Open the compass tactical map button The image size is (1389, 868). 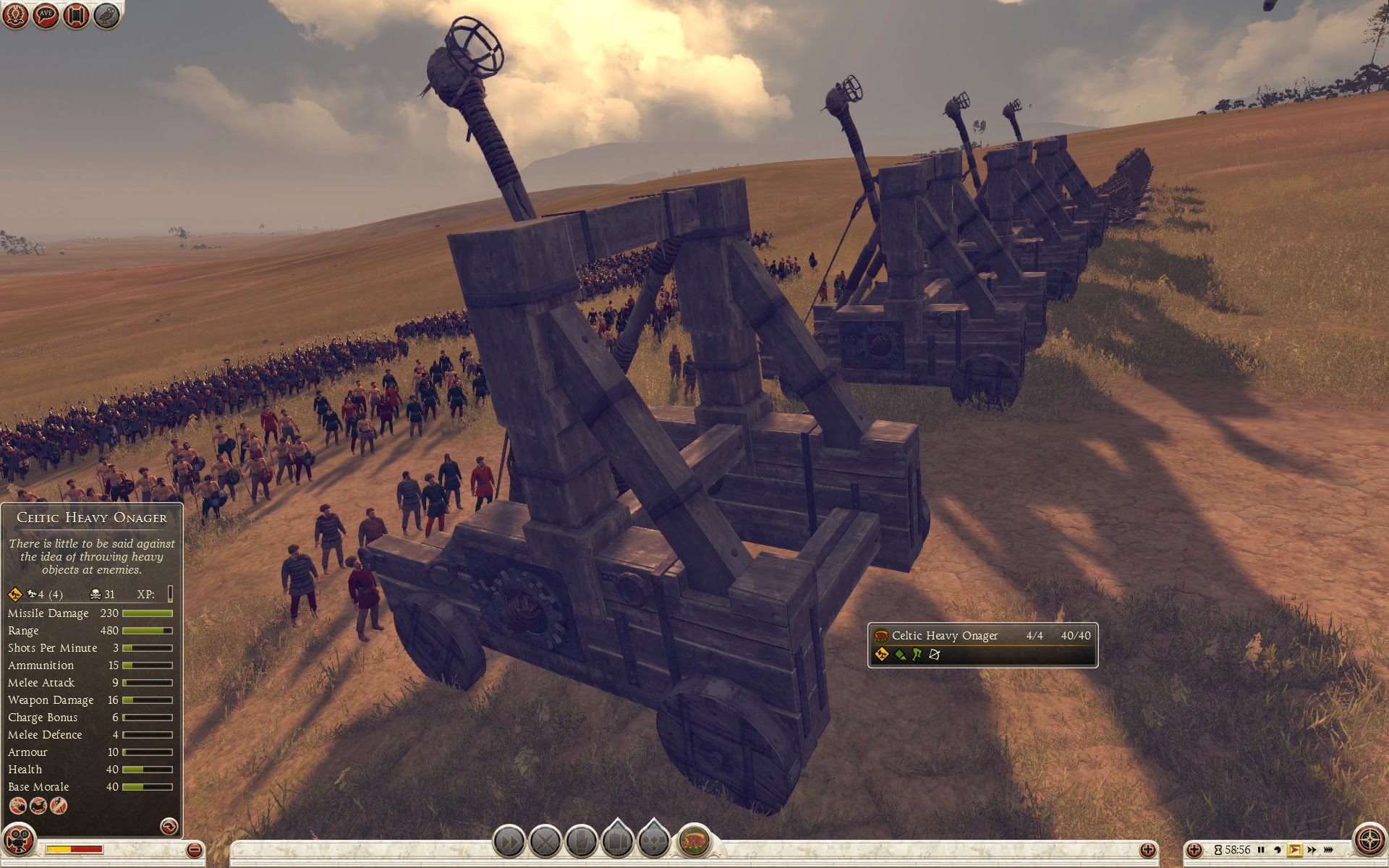[1369, 841]
